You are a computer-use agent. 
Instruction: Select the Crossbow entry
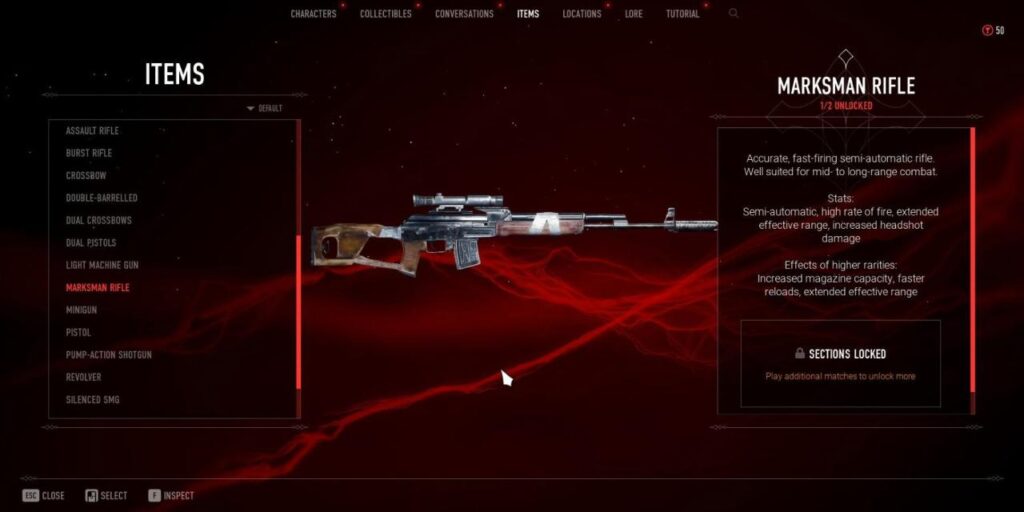click(86, 176)
